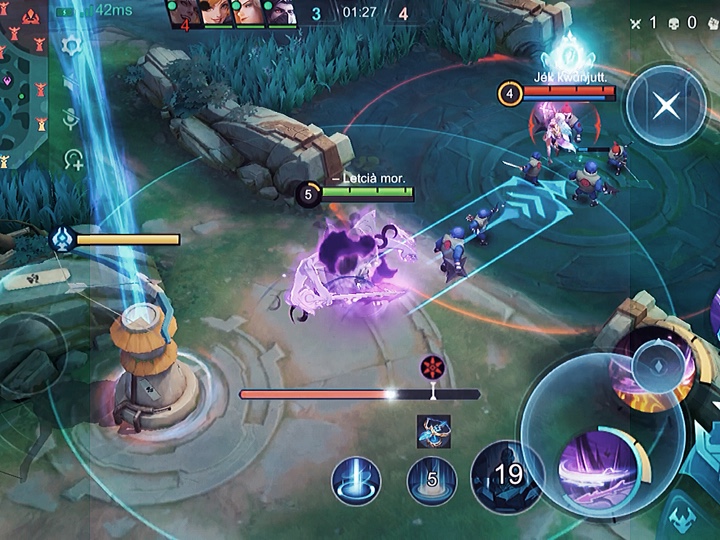The image size is (720, 540).
Task: Select the dark-masked teammate portrait
Action: point(281,12)
